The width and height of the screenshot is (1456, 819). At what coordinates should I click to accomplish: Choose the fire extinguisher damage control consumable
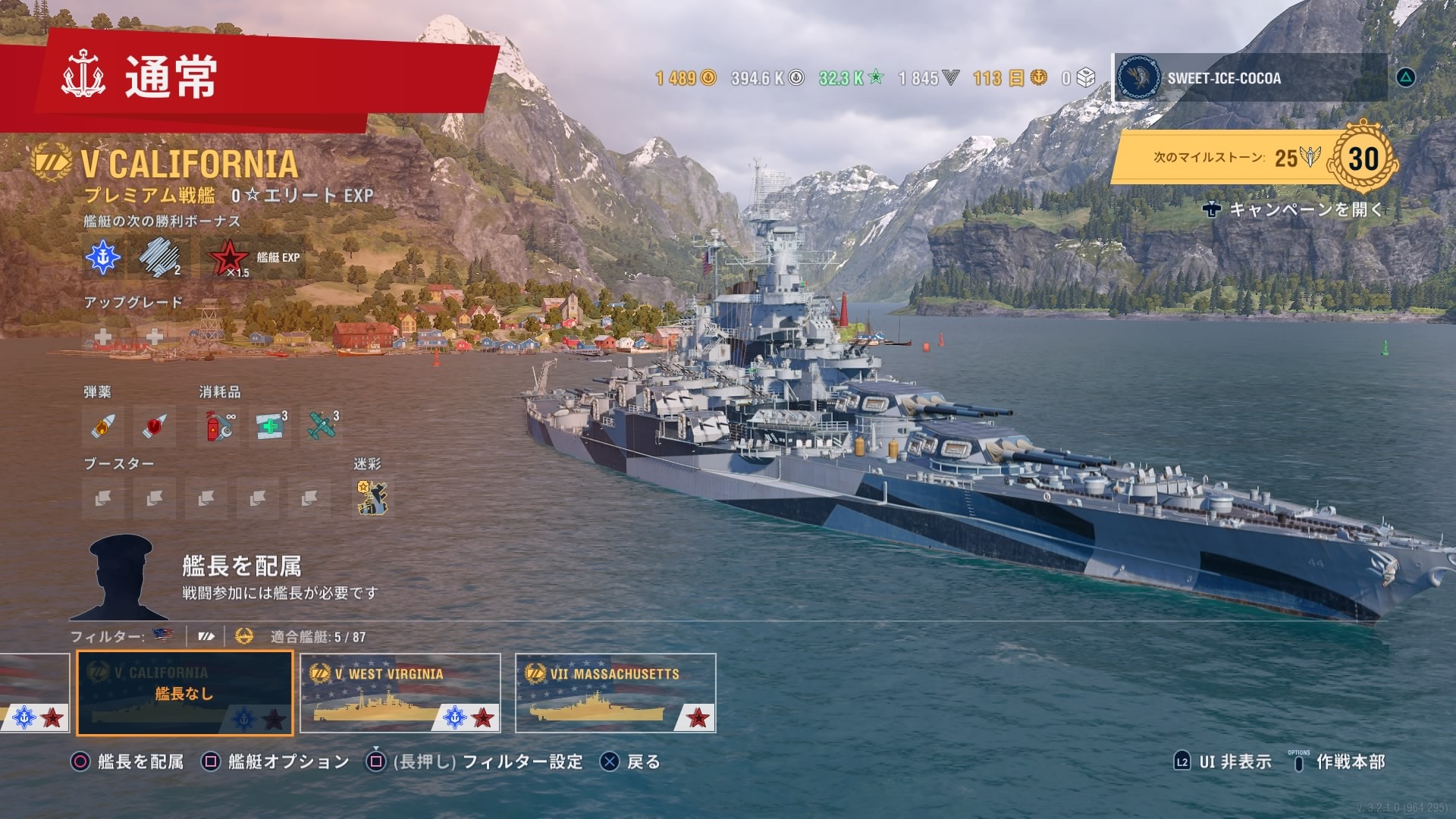[219, 426]
